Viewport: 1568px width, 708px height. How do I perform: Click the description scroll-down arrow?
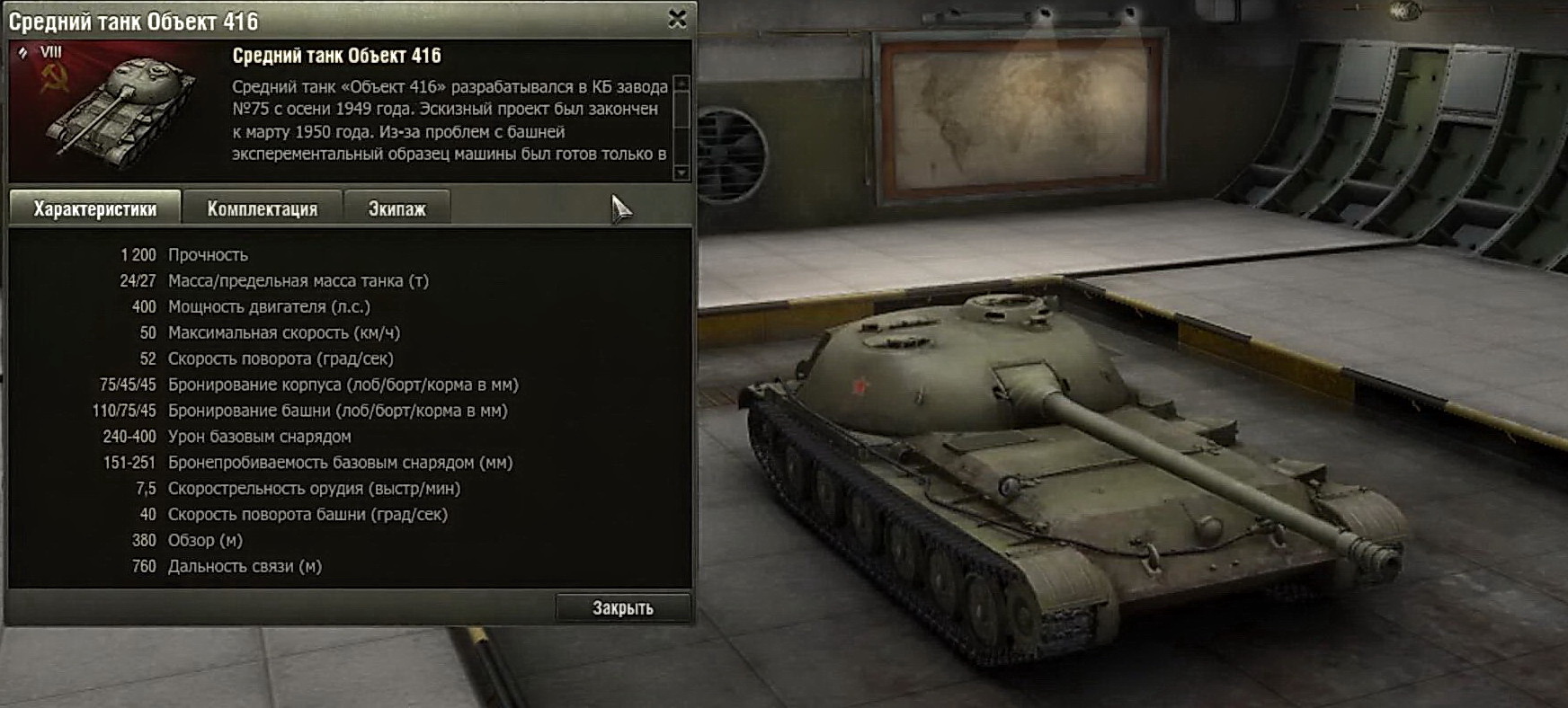tap(682, 173)
